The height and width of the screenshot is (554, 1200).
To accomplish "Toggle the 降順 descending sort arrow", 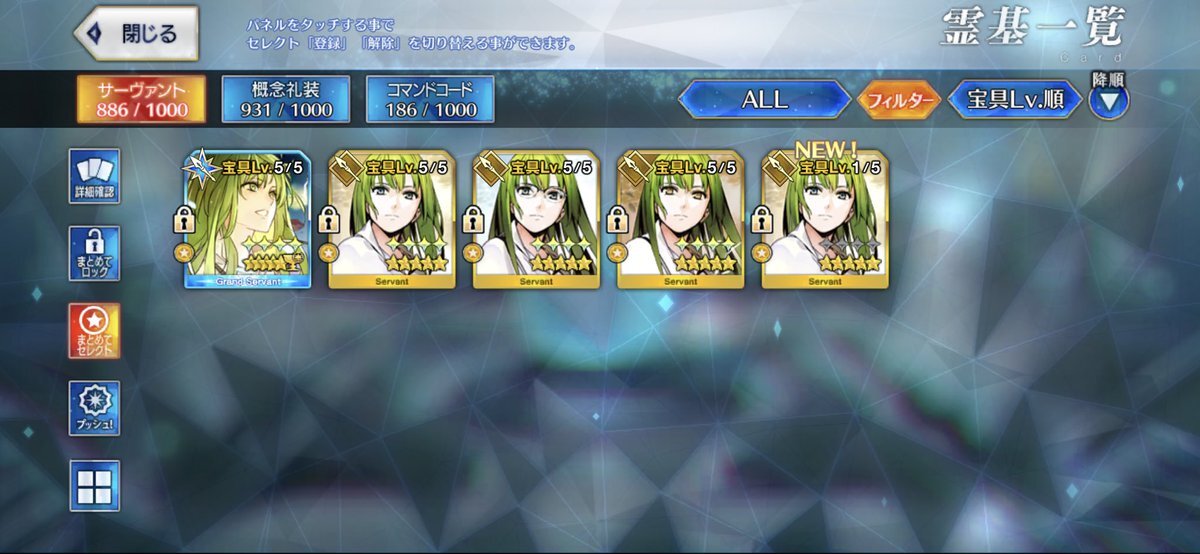I will tap(1108, 98).
